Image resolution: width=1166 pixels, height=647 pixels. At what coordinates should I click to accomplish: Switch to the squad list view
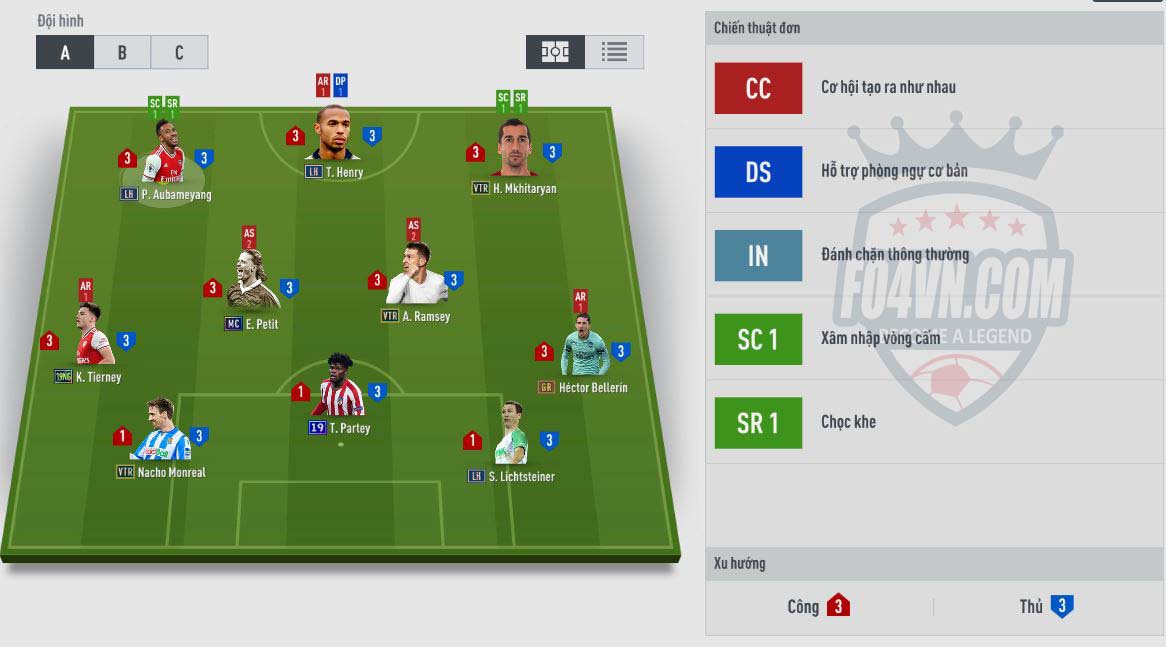point(614,52)
